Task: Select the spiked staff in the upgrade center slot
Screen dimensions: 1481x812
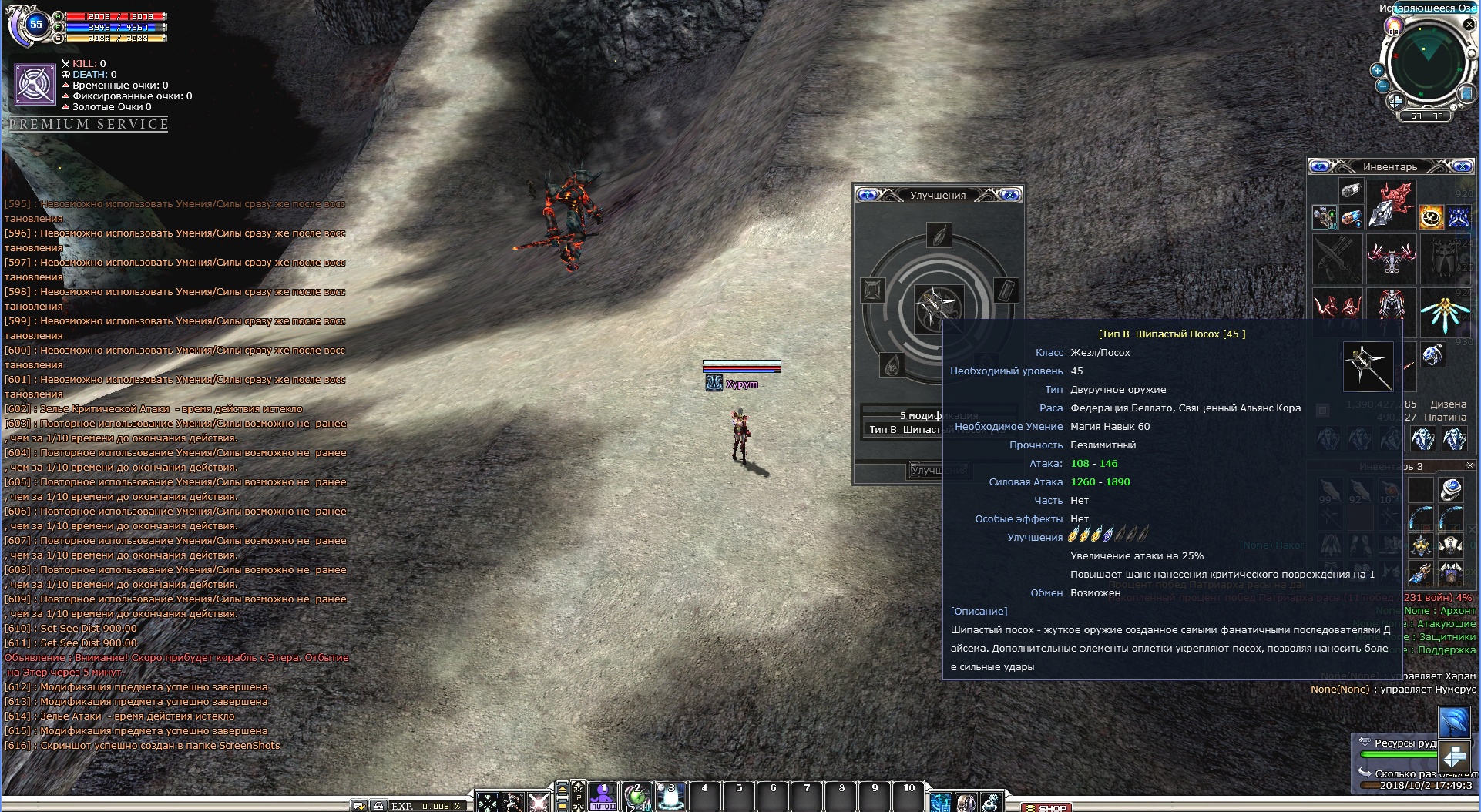Action: (x=938, y=307)
